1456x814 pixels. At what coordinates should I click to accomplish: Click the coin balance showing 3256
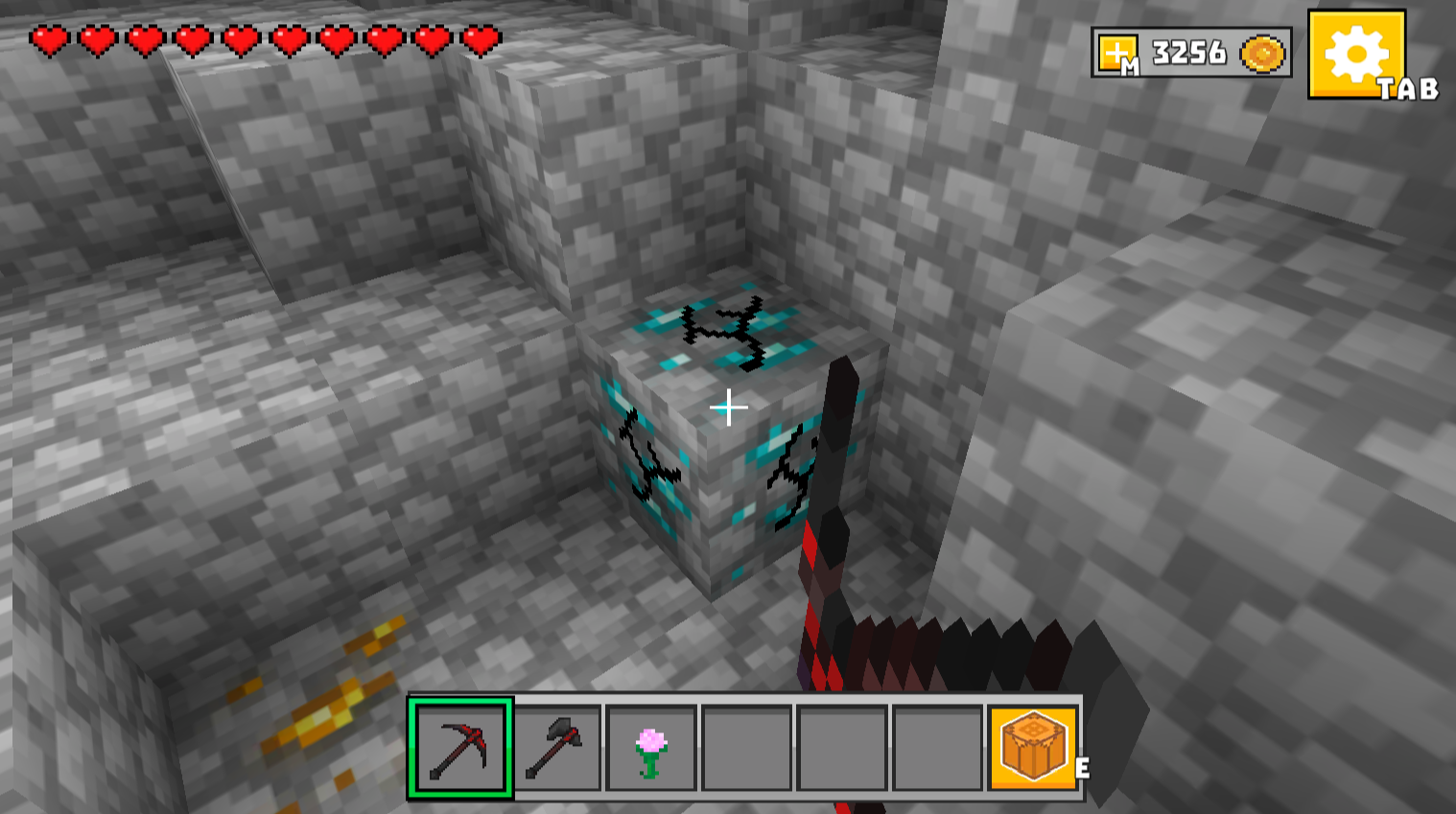click(1189, 53)
